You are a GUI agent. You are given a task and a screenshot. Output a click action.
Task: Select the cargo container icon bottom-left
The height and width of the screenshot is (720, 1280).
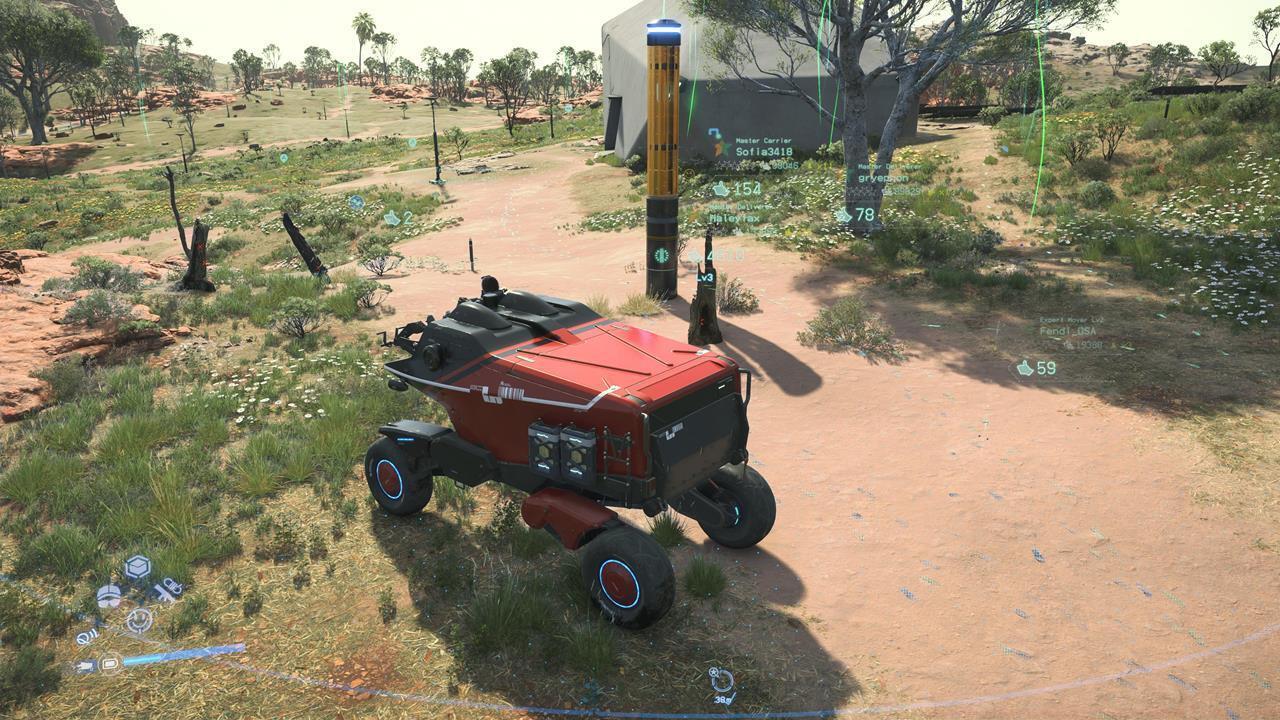[x=136, y=566]
